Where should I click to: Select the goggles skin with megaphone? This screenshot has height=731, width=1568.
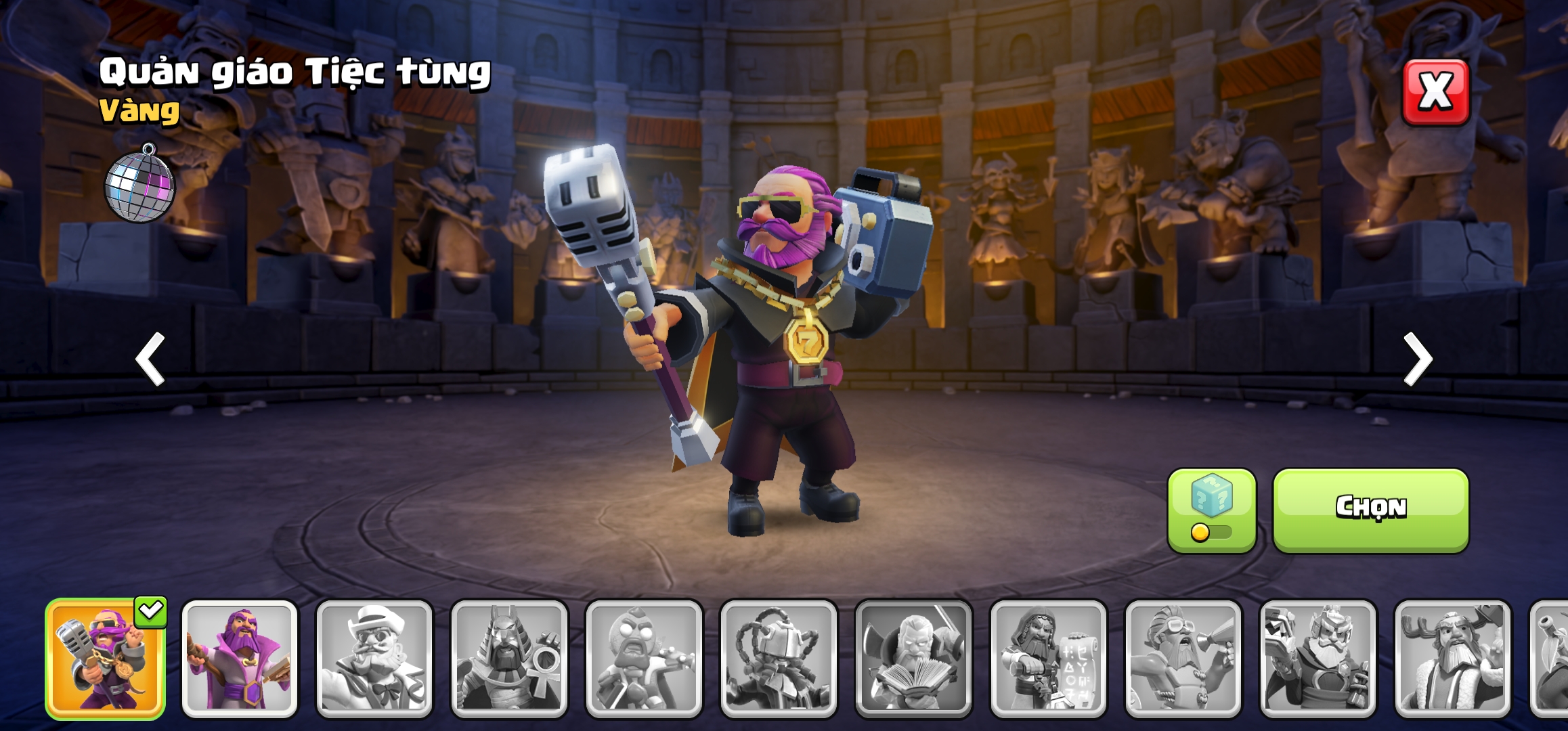(x=1183, y=658)
